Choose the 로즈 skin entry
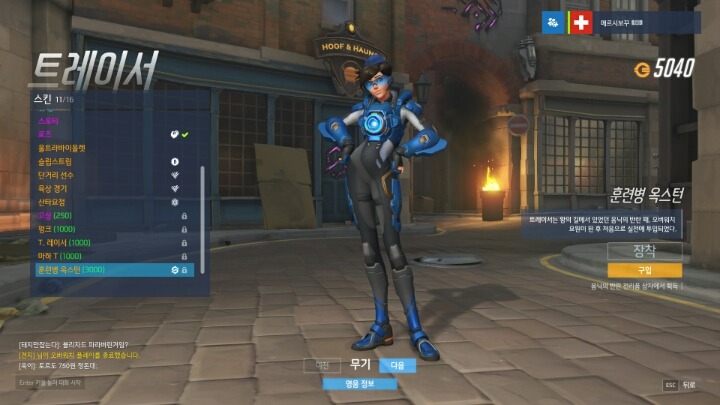This screenshot has width=720, height=405. coord(46,134)
